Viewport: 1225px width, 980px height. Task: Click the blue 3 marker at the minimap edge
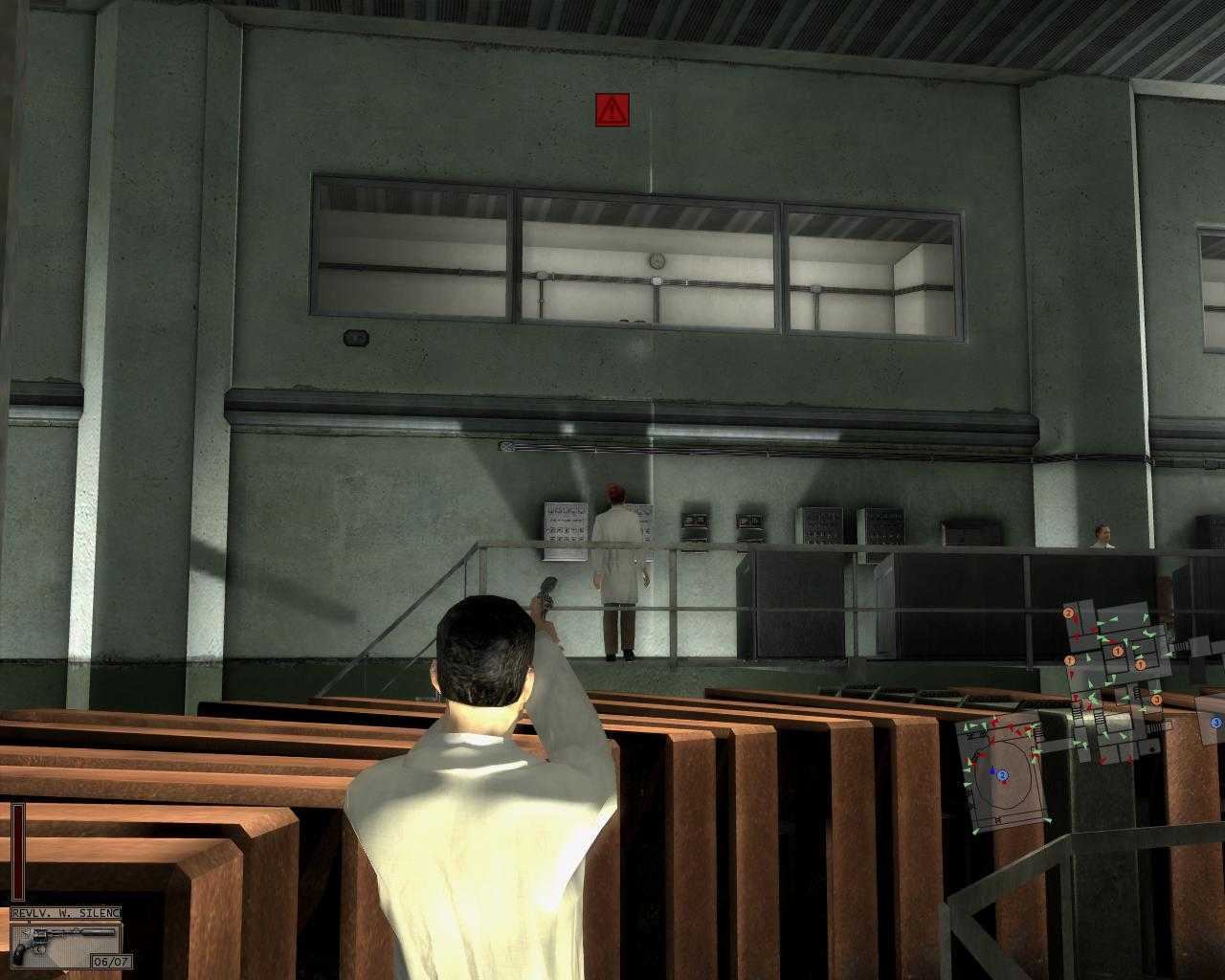[1216, 723]
